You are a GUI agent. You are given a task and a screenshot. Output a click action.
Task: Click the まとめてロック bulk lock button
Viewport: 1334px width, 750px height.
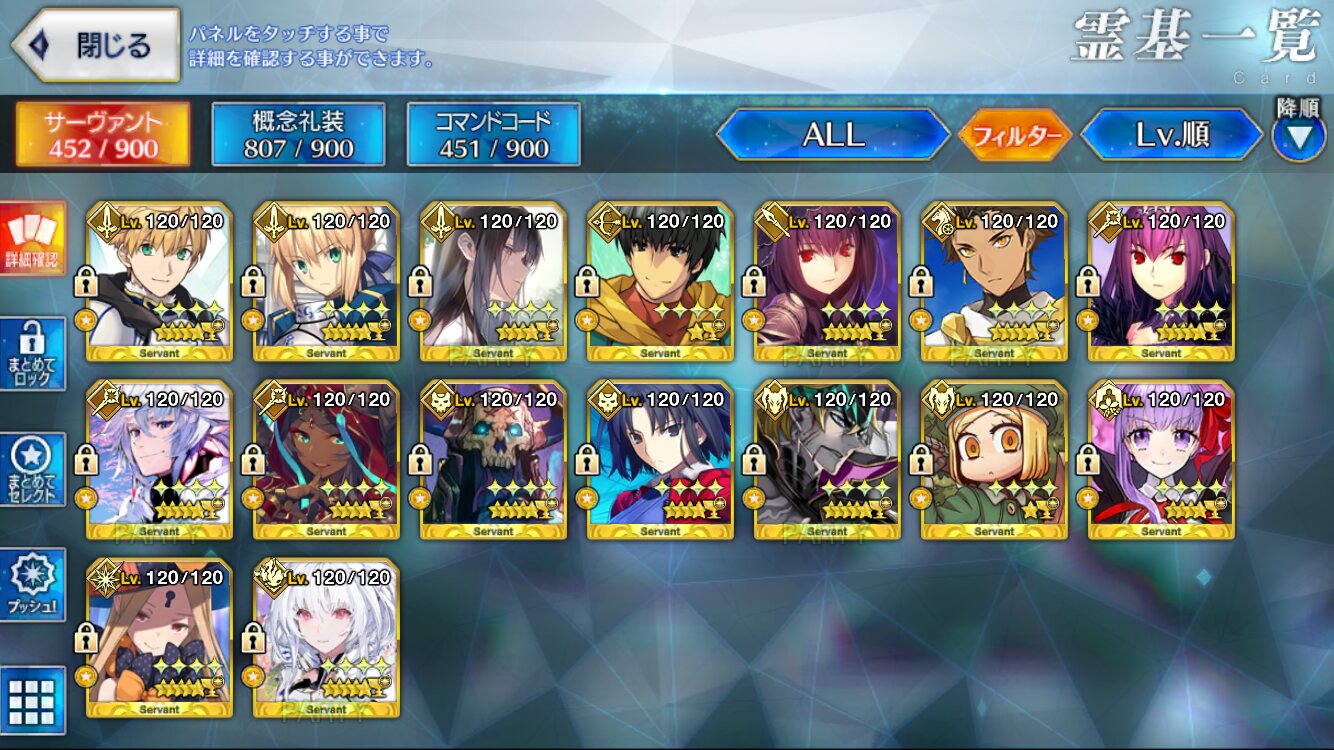(33, 354)
